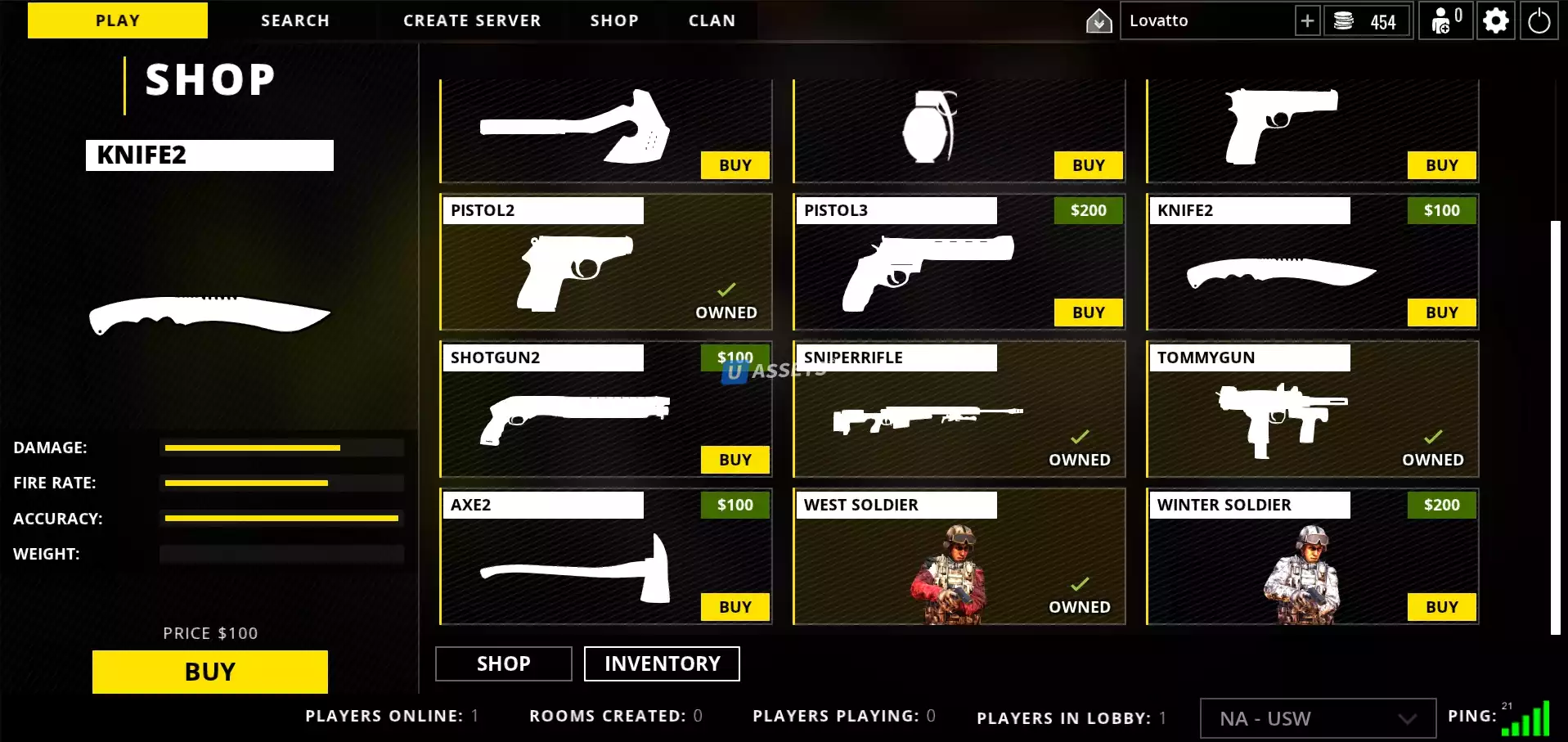Viewport: 1568px width, 742px height.
Task: Purchase the Shotgun2
Action: 735,460
